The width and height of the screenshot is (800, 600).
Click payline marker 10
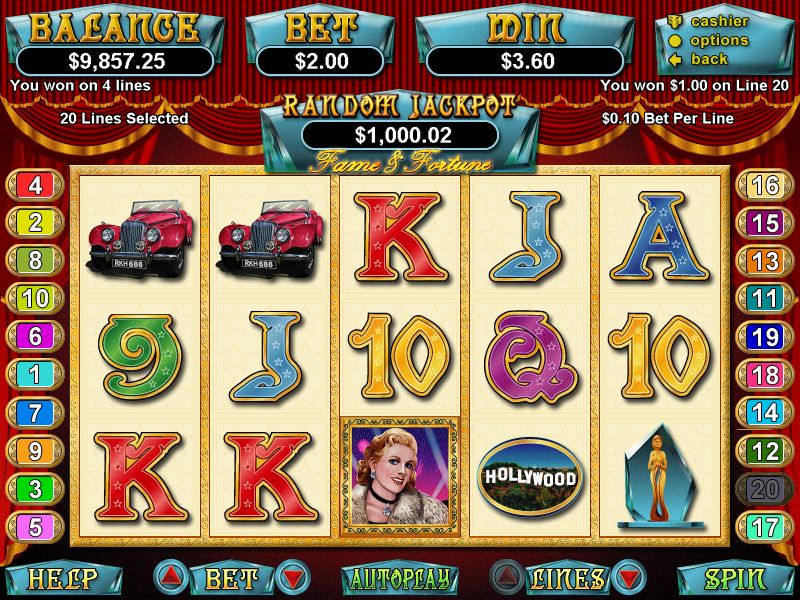[x=35, y=298]
